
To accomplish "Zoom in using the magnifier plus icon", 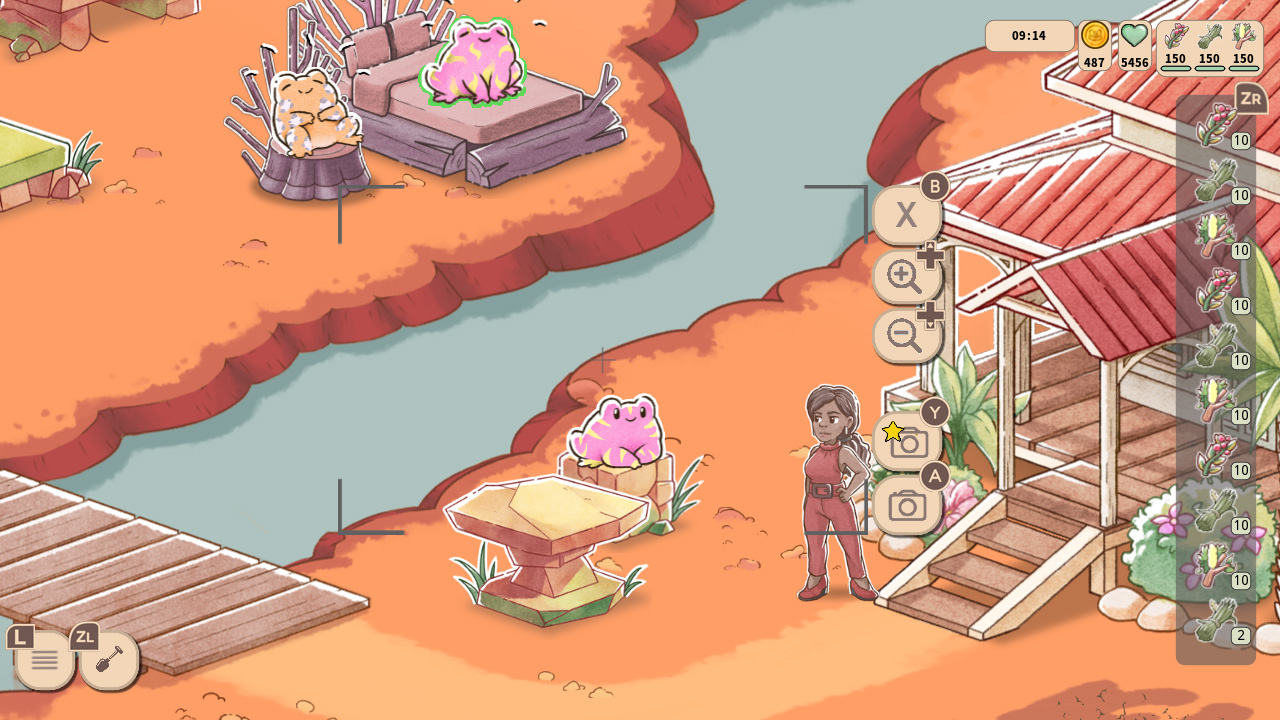I will (906, 277).
